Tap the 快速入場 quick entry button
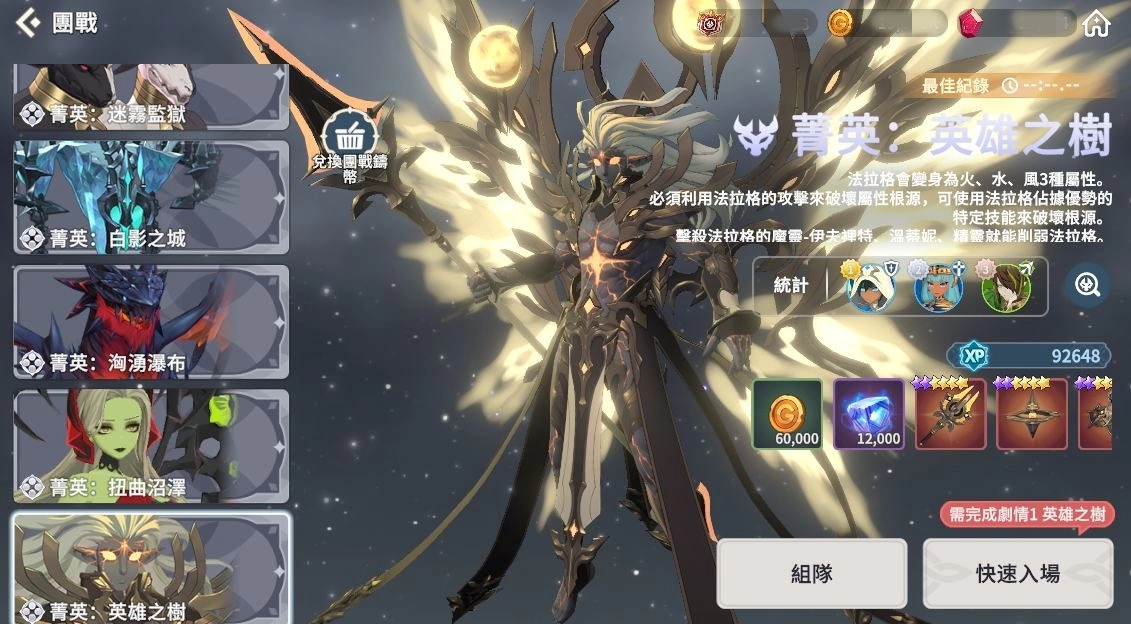The width and height of the screenshot is (1131, 624). pos(1017,573)
